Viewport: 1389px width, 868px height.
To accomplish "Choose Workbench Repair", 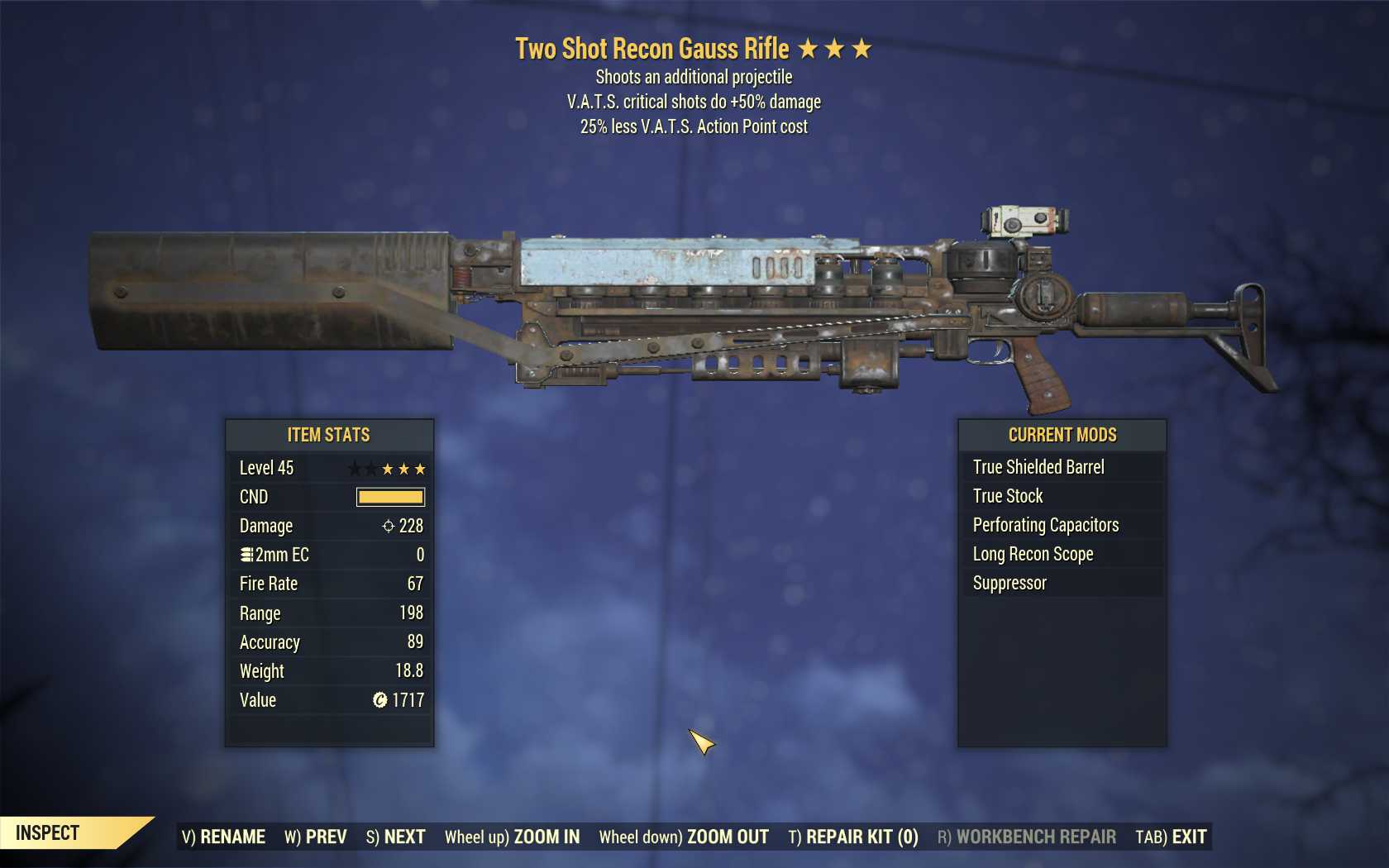I will [x=1026, y=837].
